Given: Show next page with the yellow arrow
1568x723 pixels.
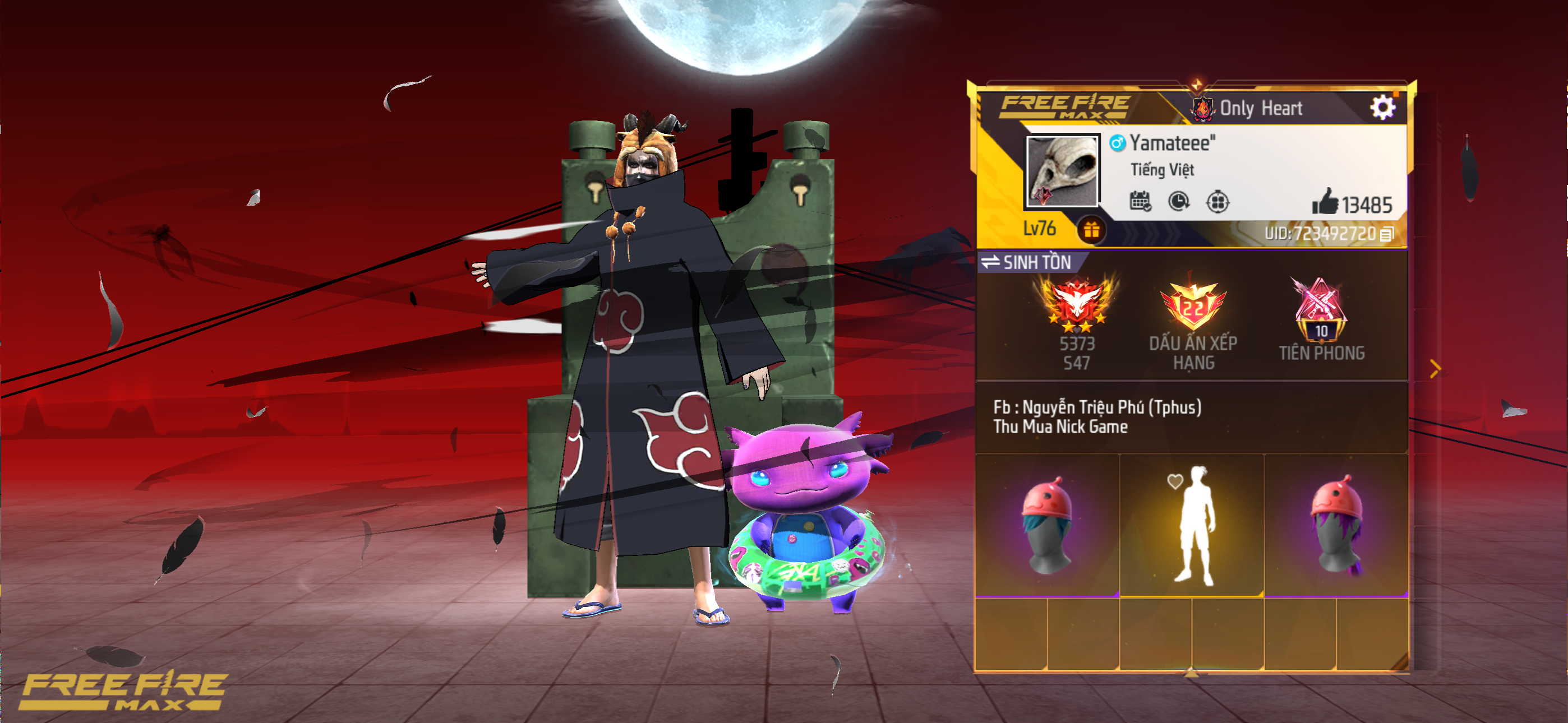Looking at the screenshot, I should pos(1435,369).
